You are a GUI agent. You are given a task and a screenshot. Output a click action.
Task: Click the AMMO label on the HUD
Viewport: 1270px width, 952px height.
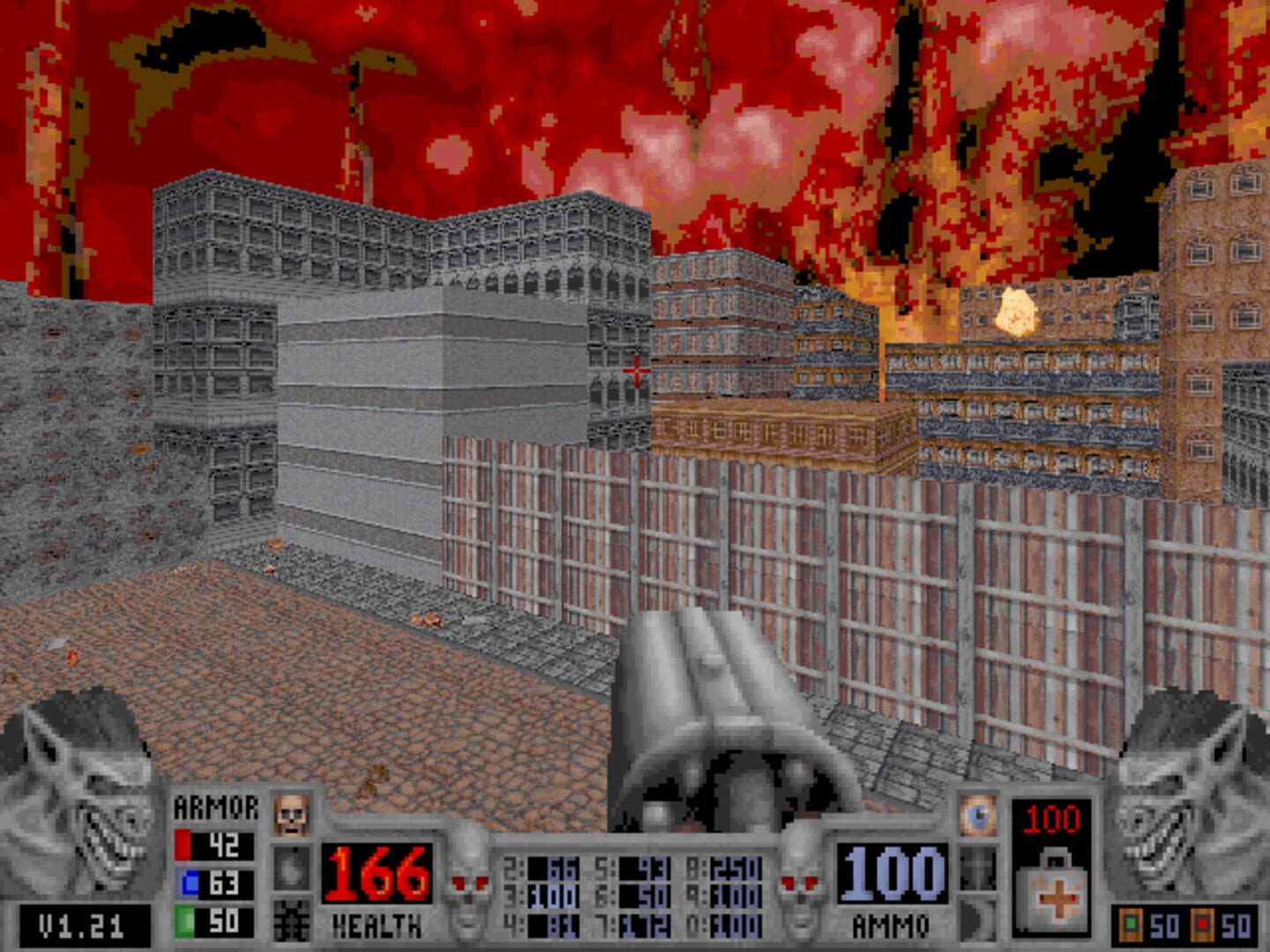[893, 926]
